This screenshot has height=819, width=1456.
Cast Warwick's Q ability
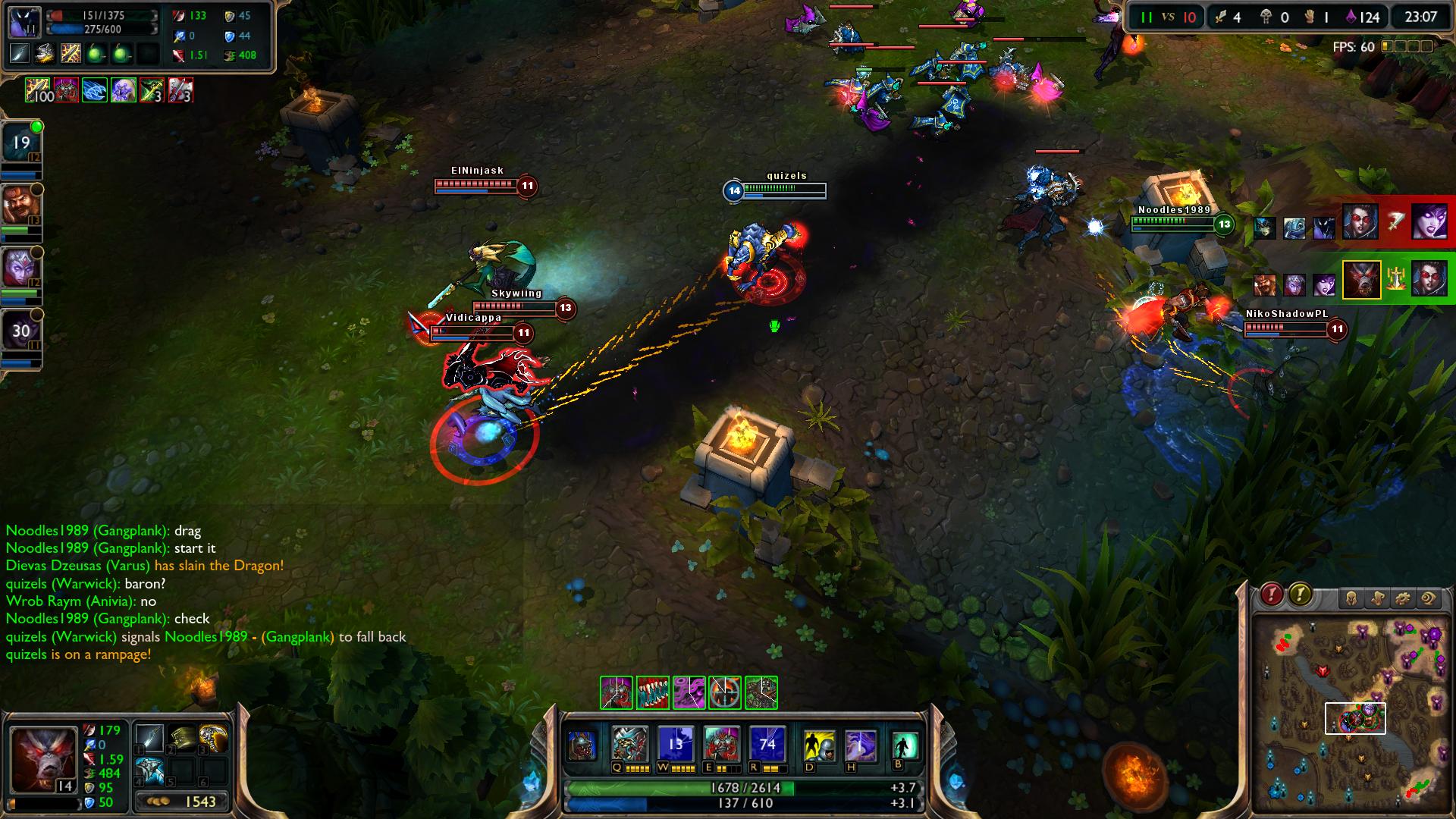pos(630,744)
